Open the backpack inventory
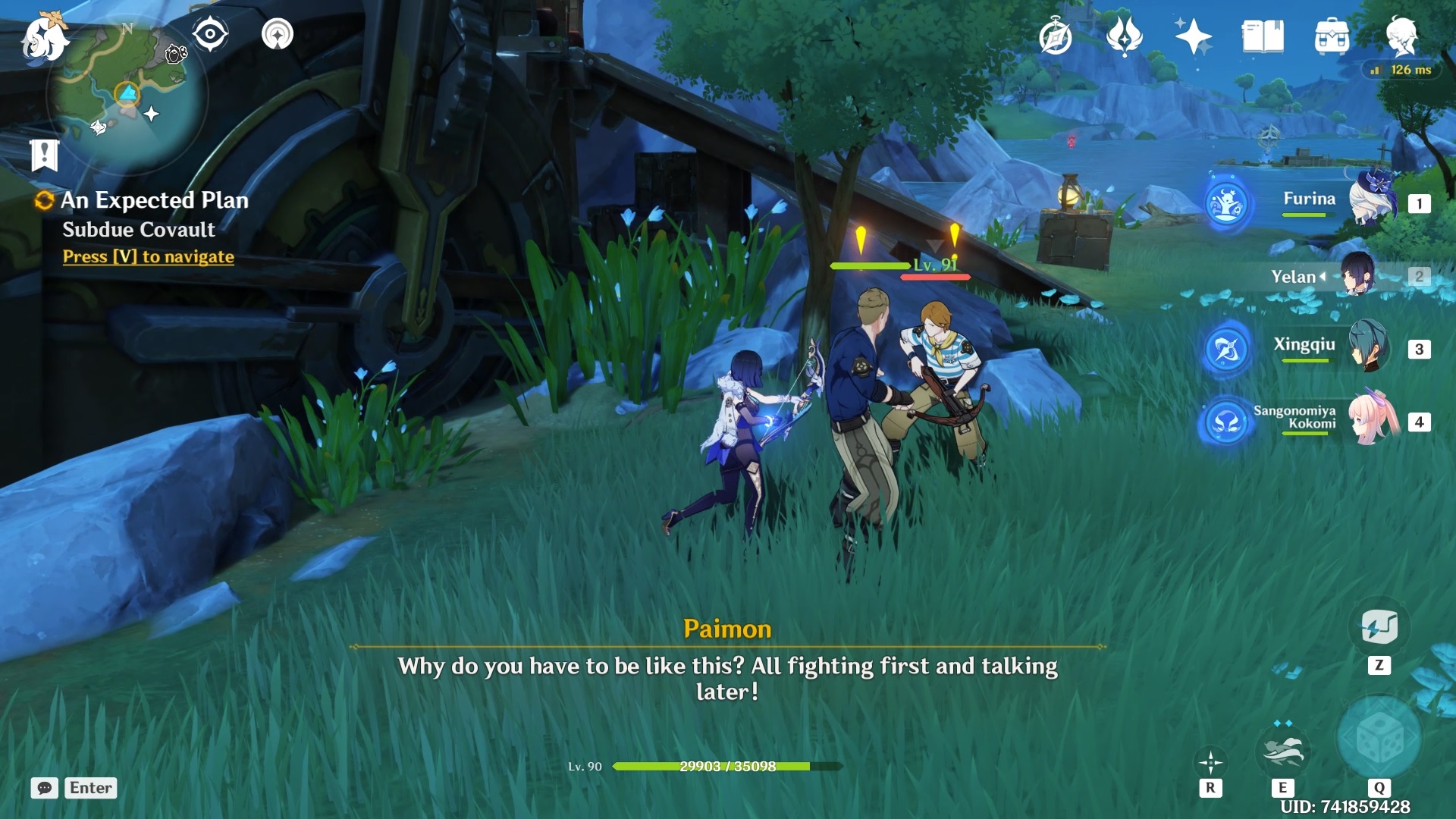The height and width of the screenshot is (819, 1456). 1332,36
